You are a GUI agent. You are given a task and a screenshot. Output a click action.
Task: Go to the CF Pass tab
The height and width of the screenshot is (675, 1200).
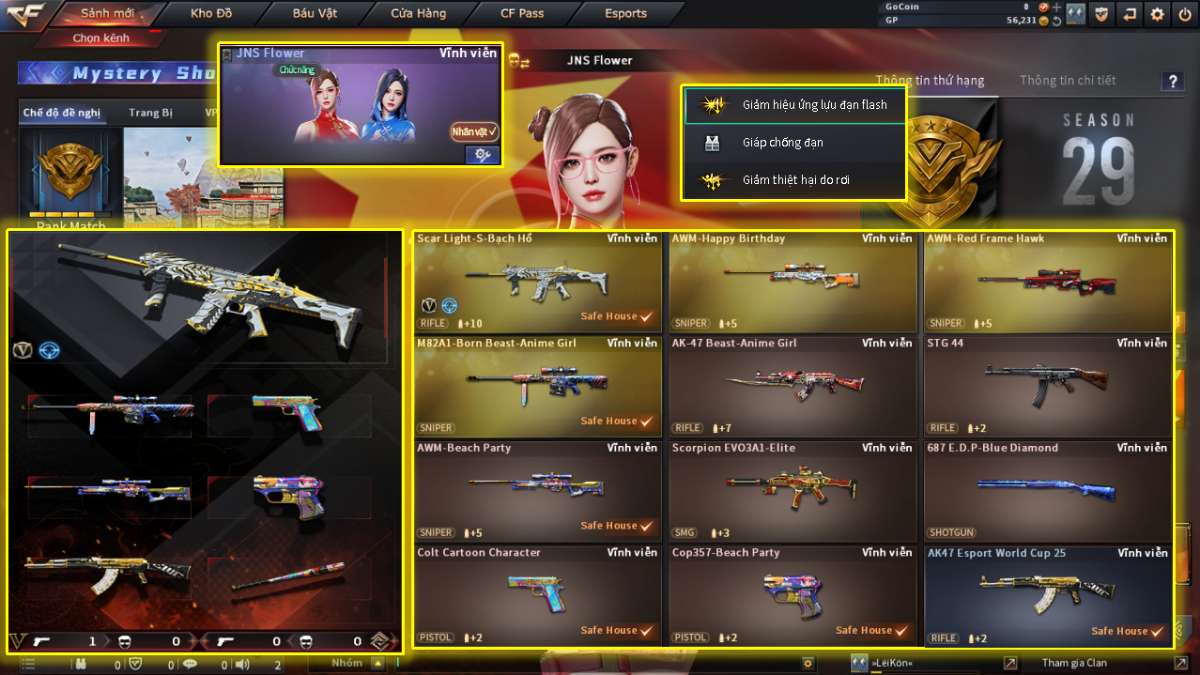[x=522, y=14]
